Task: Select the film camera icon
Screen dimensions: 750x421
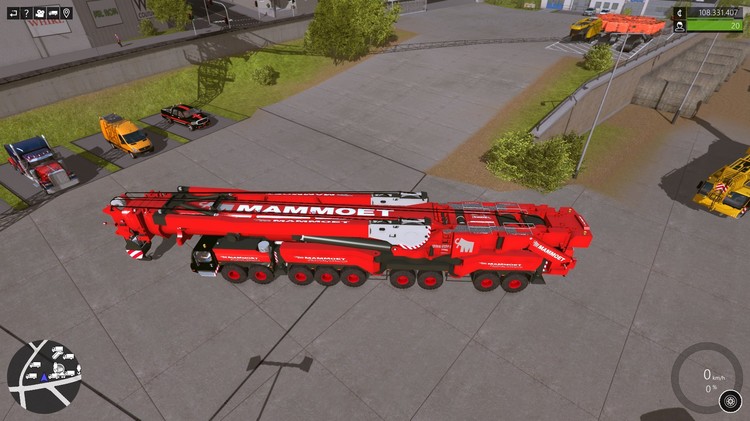Action: 39,13
